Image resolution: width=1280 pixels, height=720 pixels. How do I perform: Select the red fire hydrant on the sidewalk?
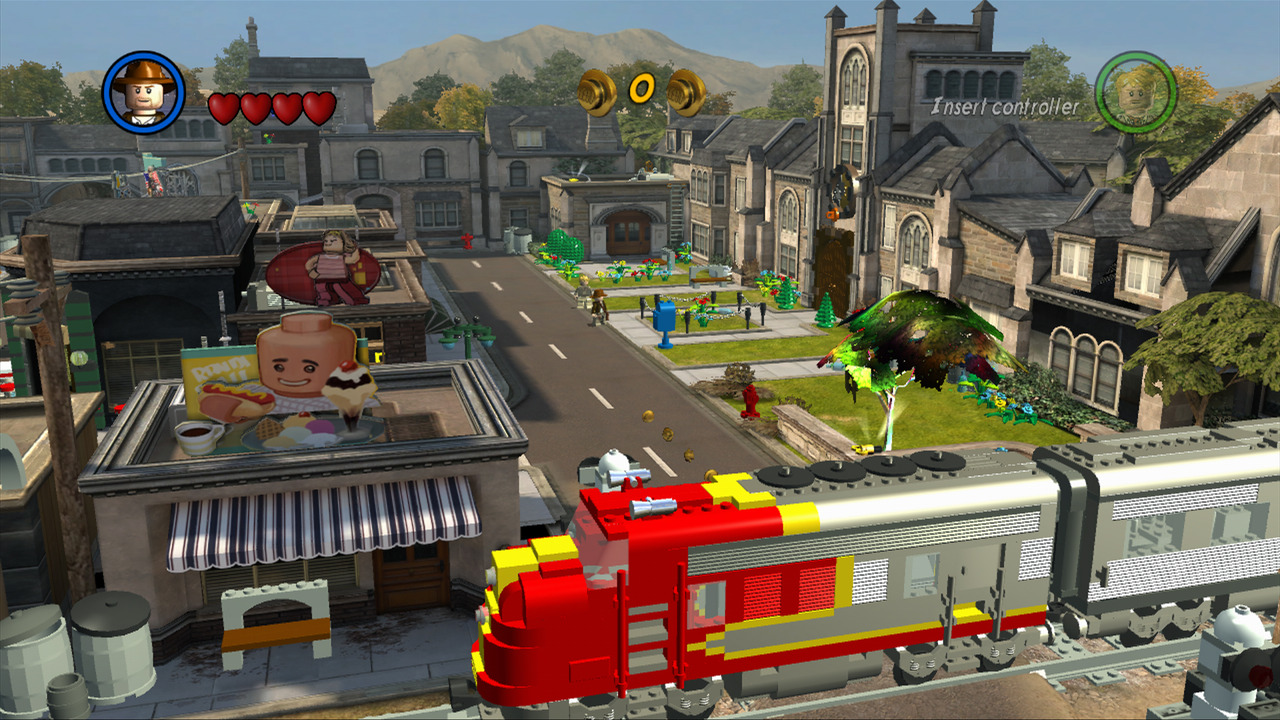click(x=750, y=400)
